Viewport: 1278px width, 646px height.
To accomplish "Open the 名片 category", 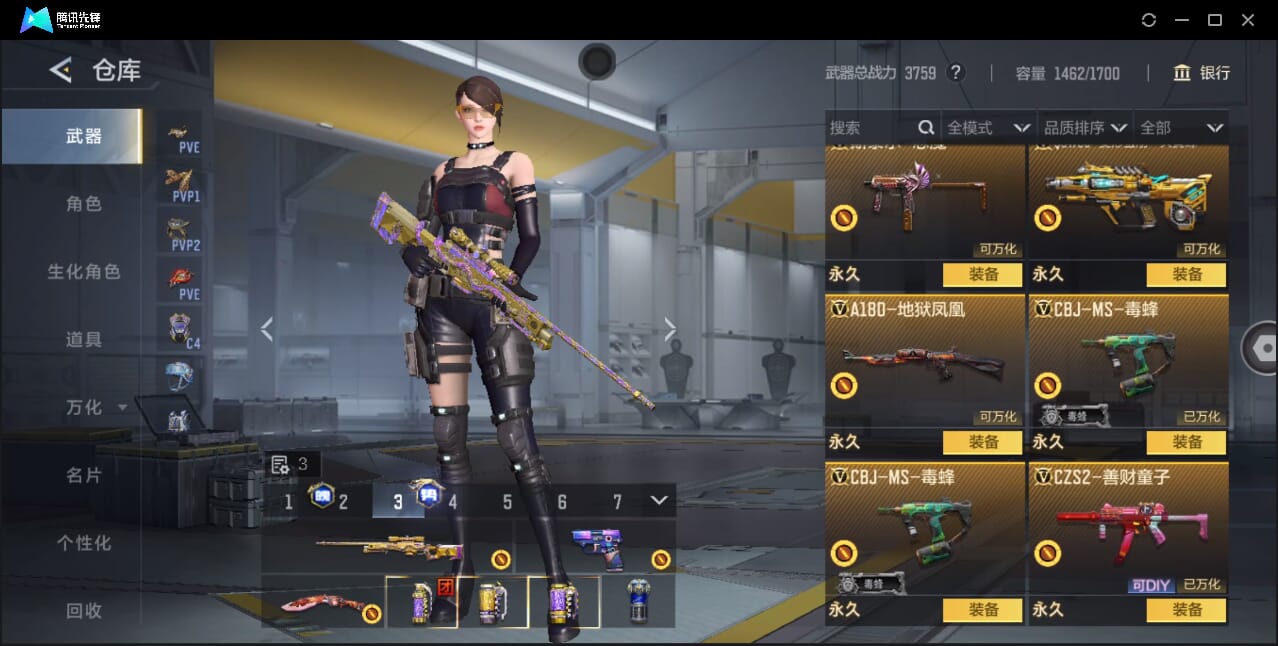I will tap(84, 476).
